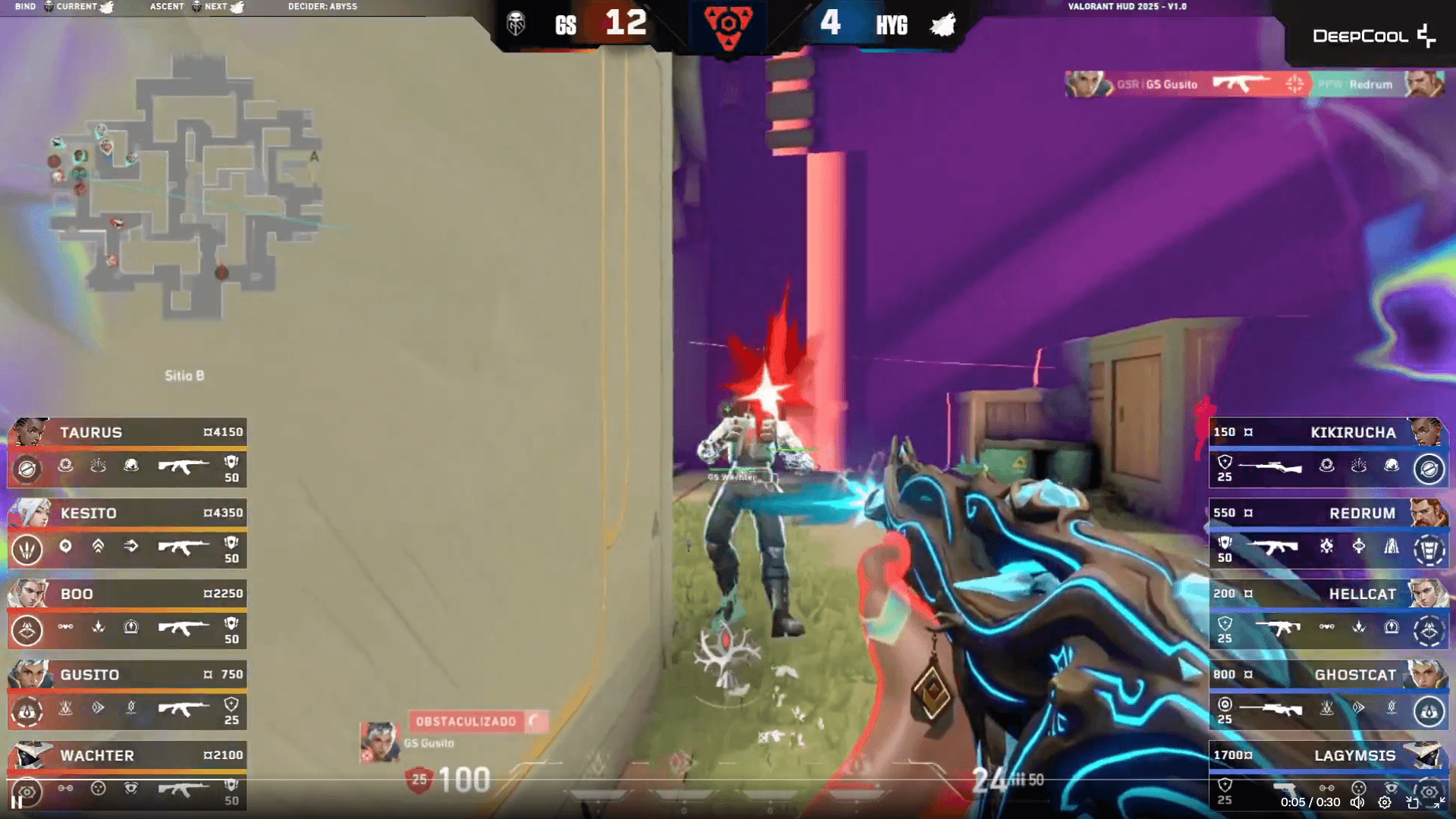This screenshot has width=1456, height=819.
Task: Click the HYG team logo in scoreboard
Action: pos(943,25)
